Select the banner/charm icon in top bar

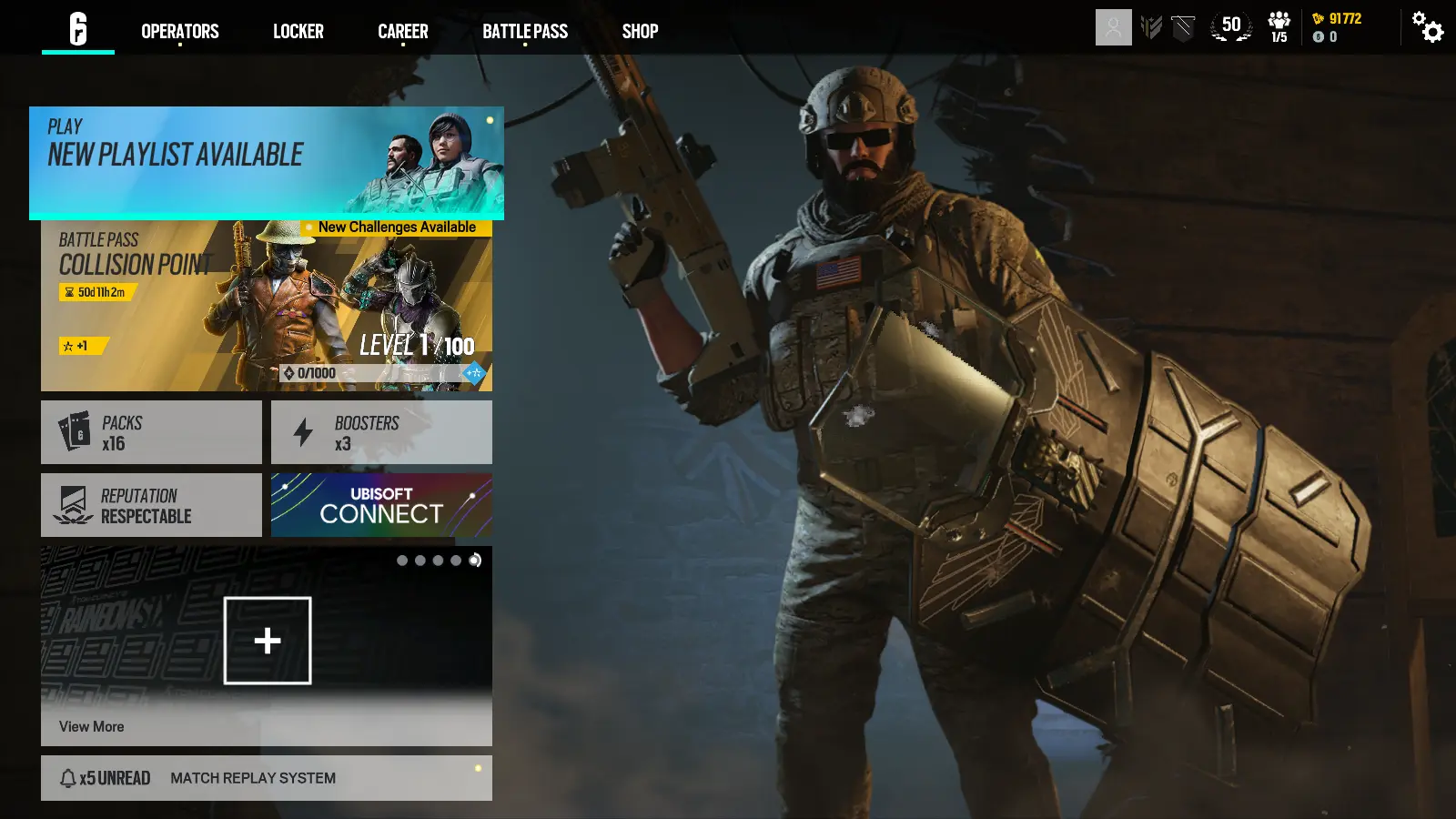pos(1182,27)
